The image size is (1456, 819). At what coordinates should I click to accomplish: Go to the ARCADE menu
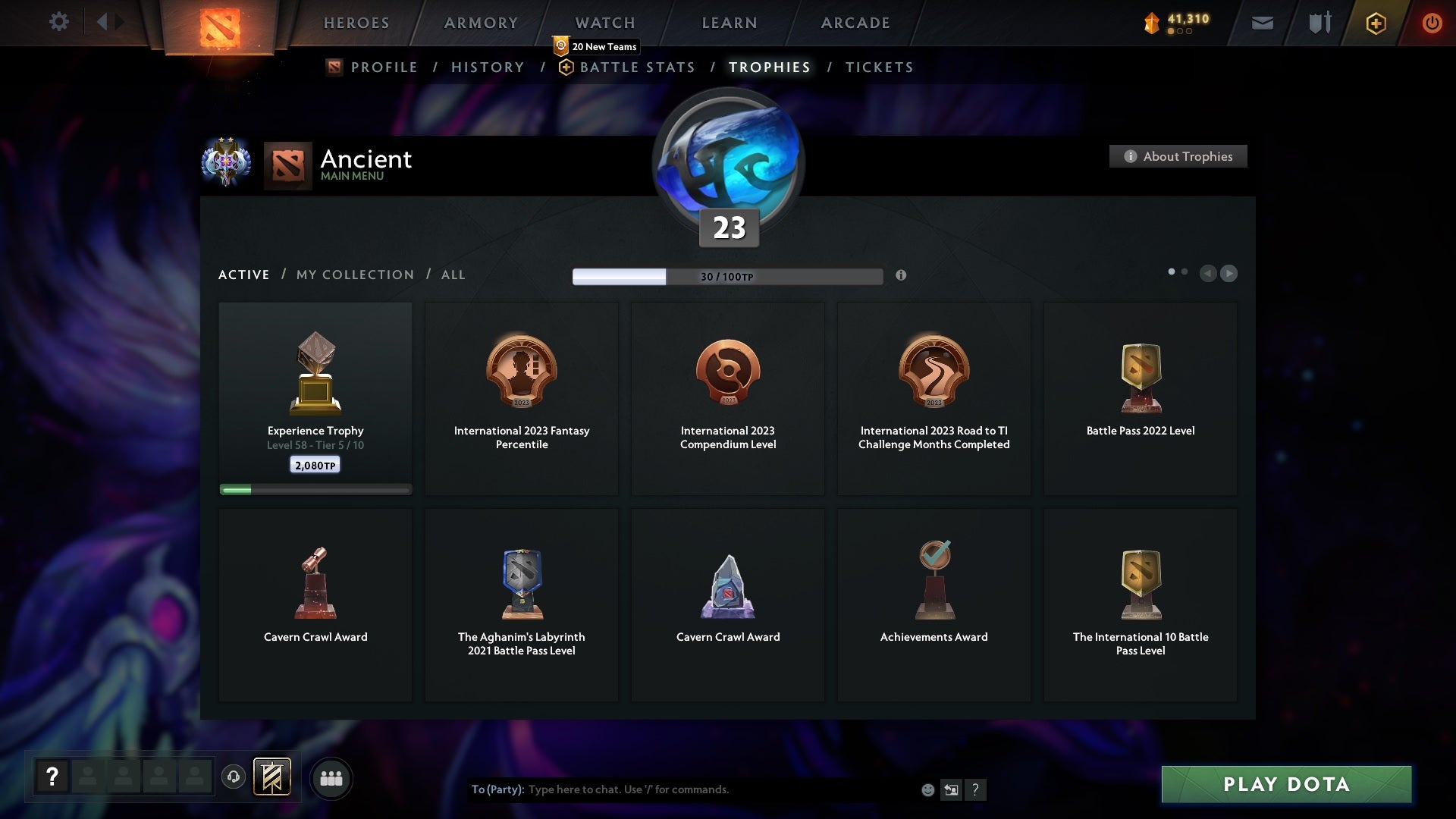tap(855, 23)
